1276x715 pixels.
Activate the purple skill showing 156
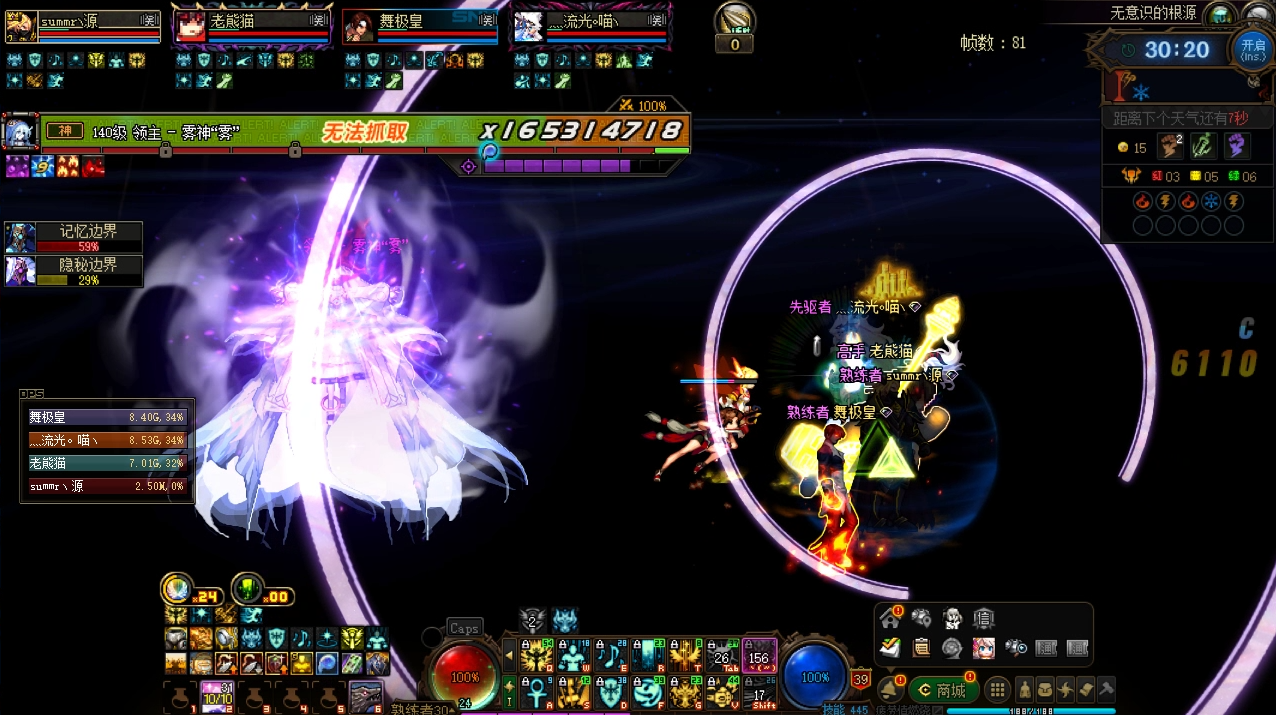pyautogui.click(x=759, y=656)
